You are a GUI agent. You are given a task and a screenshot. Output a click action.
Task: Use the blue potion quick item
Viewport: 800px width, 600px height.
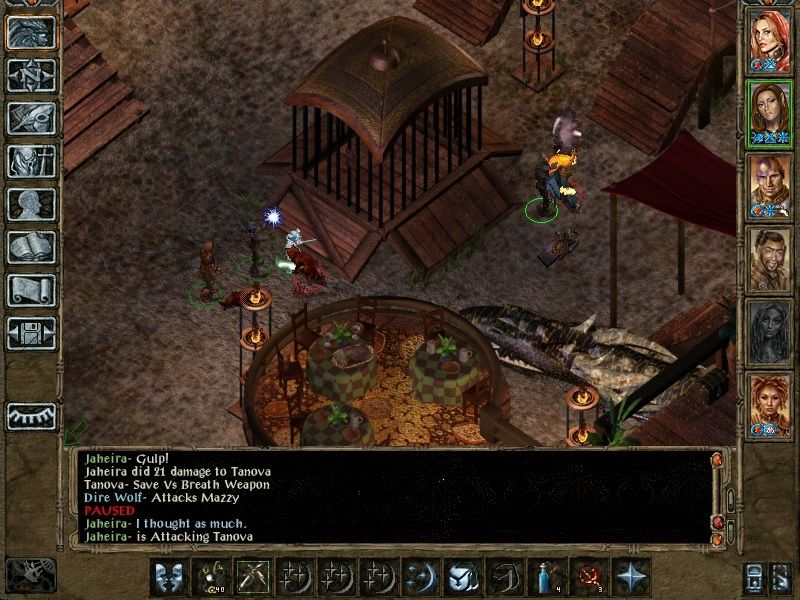545,577
